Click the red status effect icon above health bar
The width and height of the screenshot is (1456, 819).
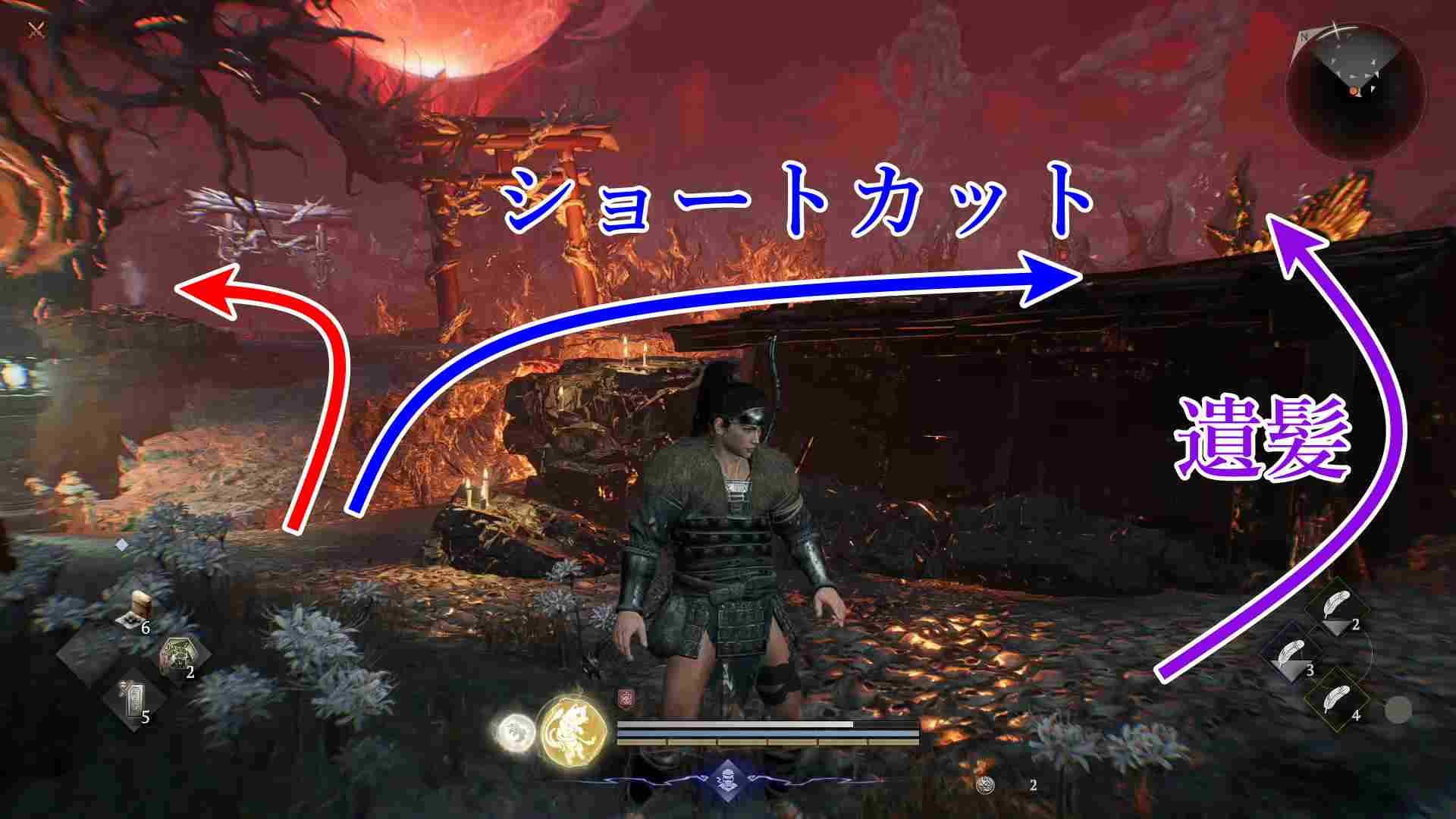click(626, 698)
